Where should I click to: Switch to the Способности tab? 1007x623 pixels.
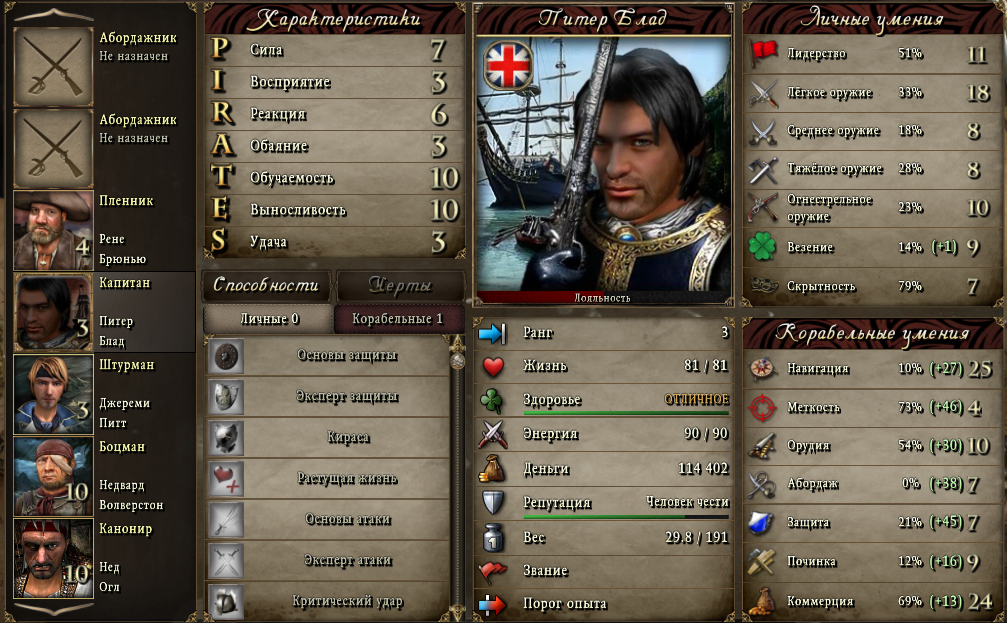pos(266,285)
